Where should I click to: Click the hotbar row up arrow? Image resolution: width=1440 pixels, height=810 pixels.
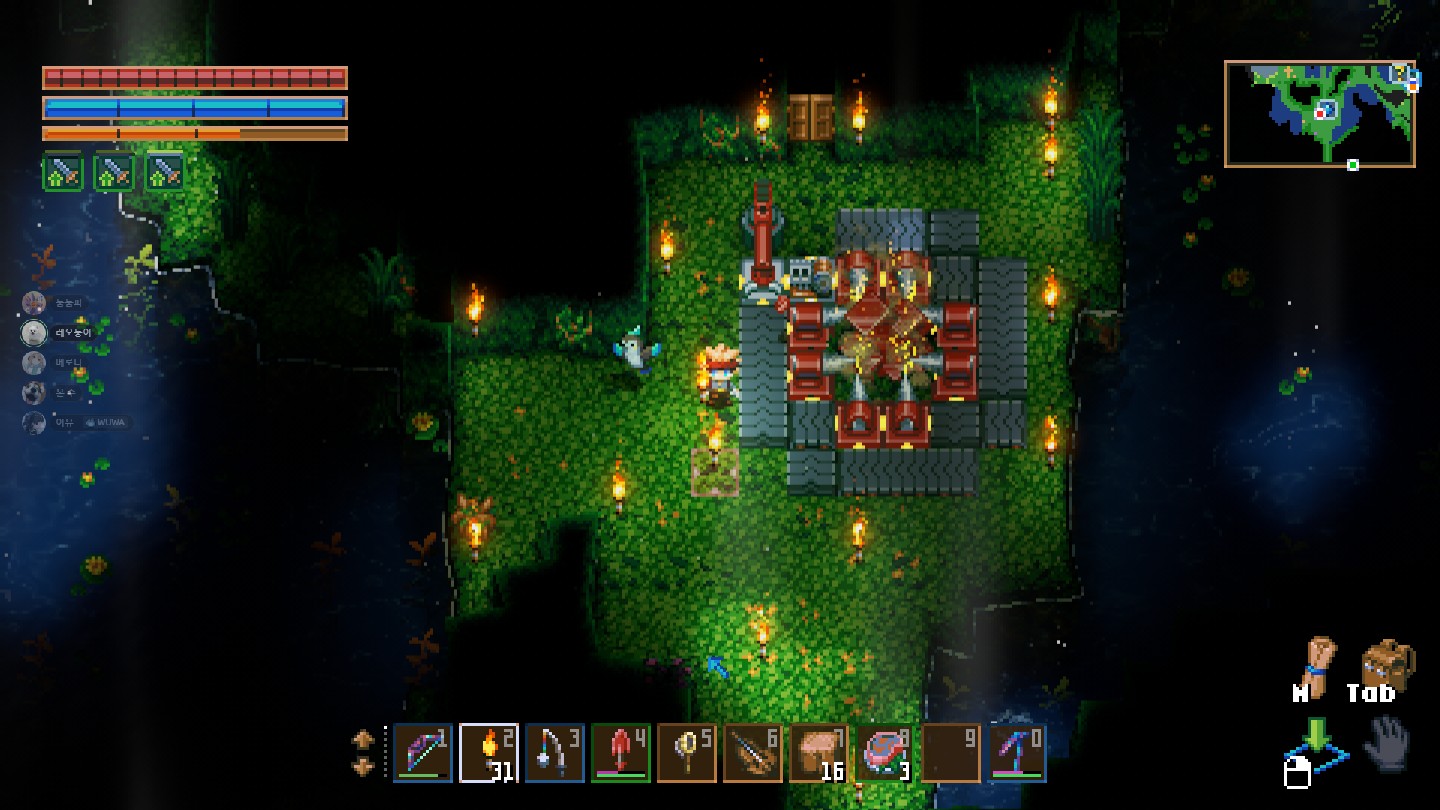pyautogui.click(x=363, y=740)
